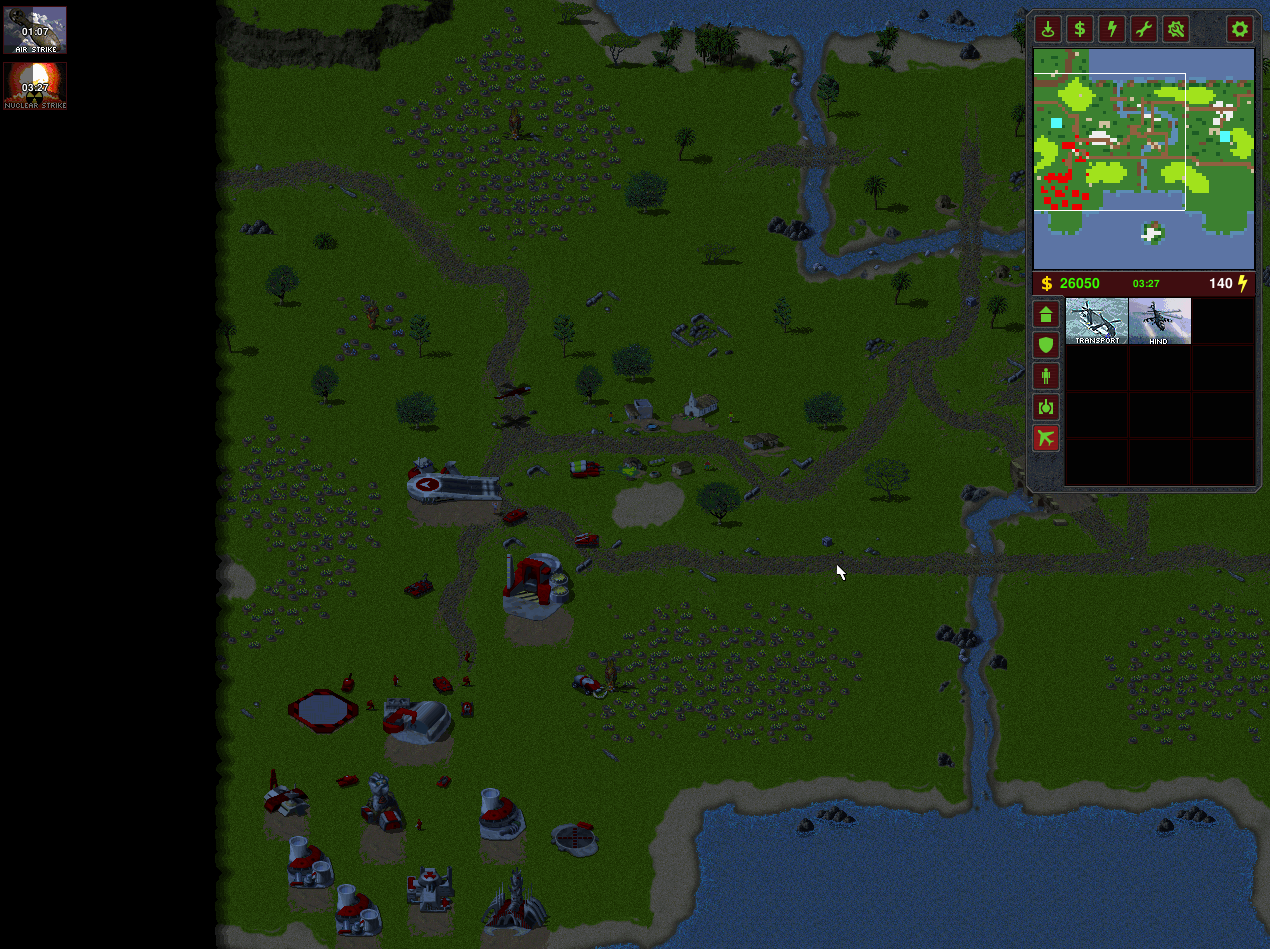Show the infantry production tab
The height and width of the screenshot is (949, 1270).
pos(1046,376)
